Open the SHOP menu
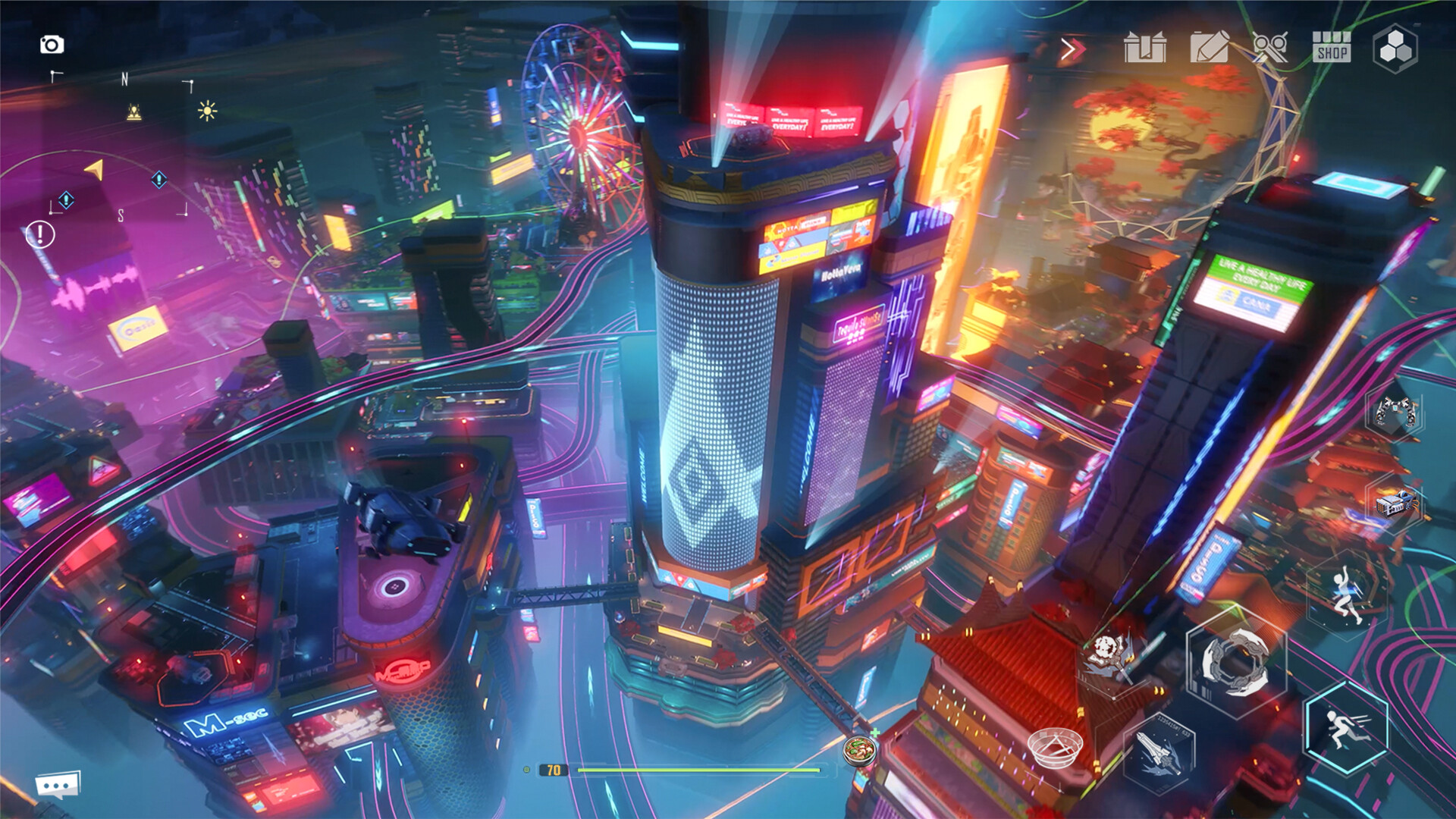This screenshot has height=819, width=1456. (x=1332, y=49)
